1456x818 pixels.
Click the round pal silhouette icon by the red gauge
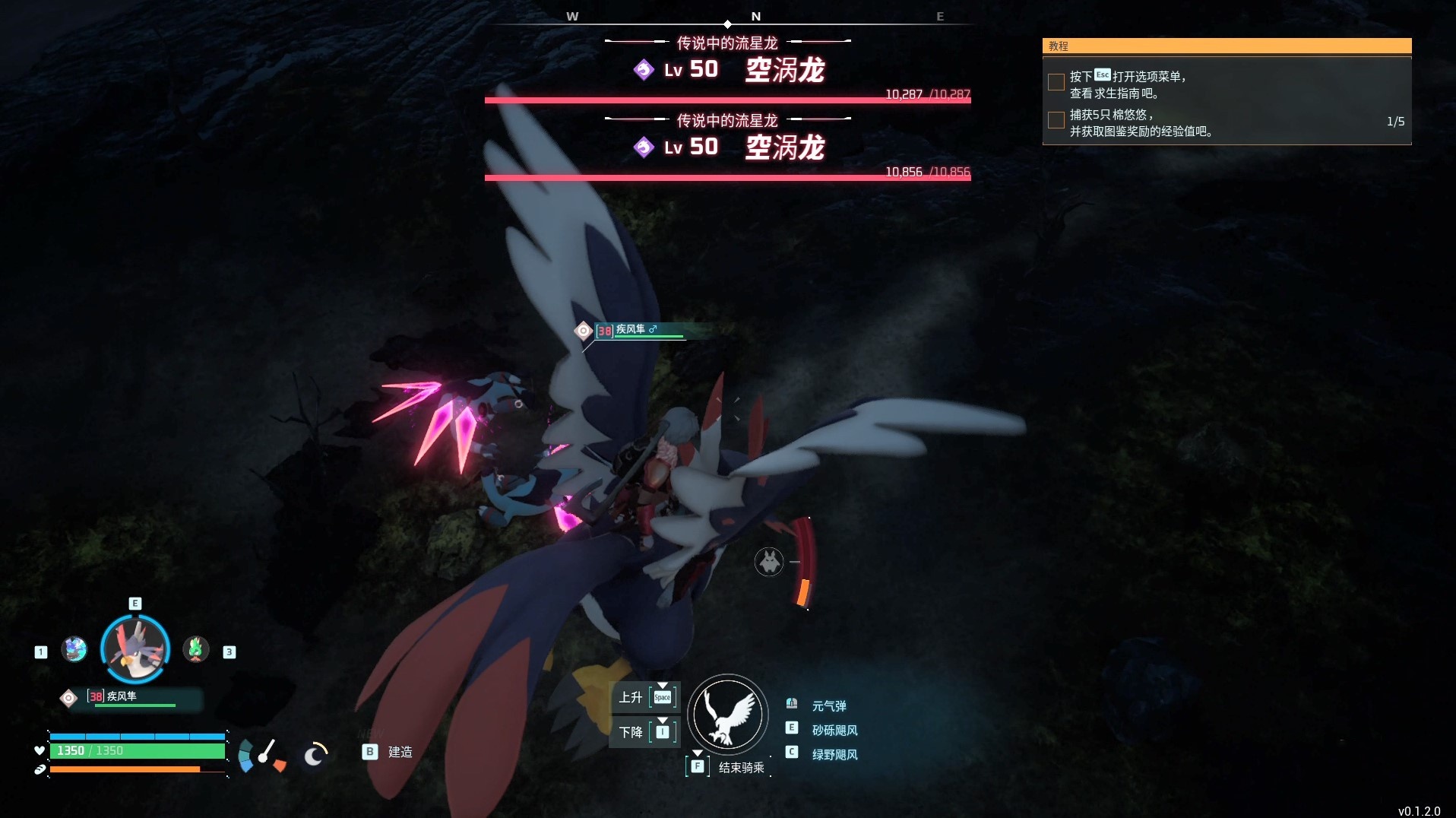point(769,562)
